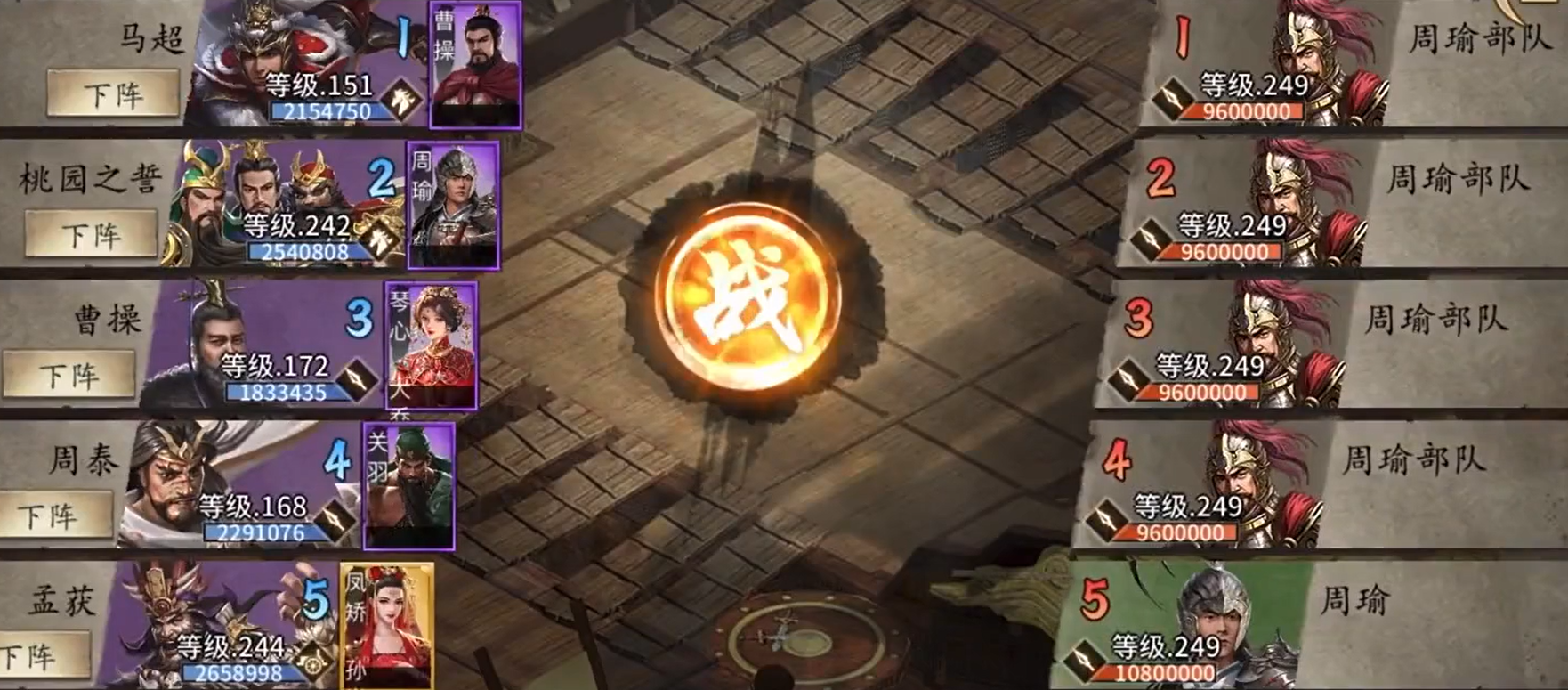Take 周泰 off the lineup with 下阵

pyautogui.click(x=48, y=516)
